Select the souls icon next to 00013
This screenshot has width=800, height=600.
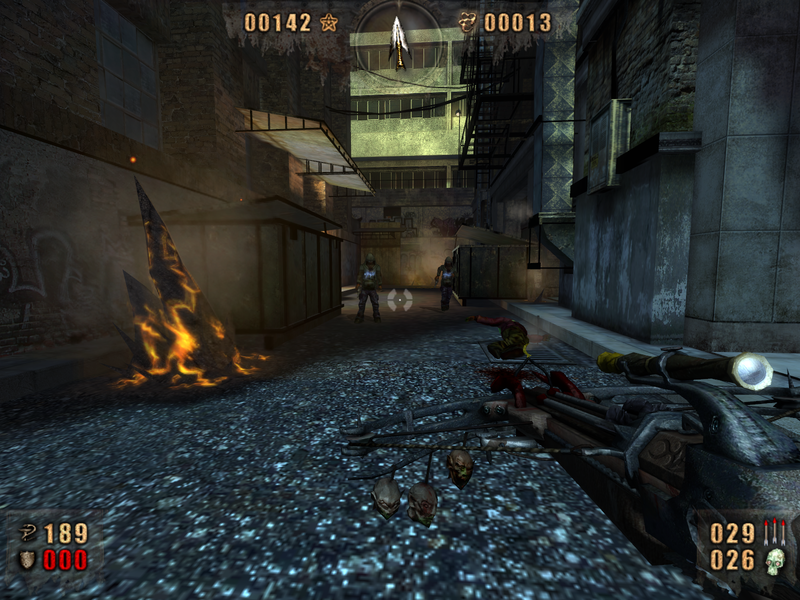(467, 22)
